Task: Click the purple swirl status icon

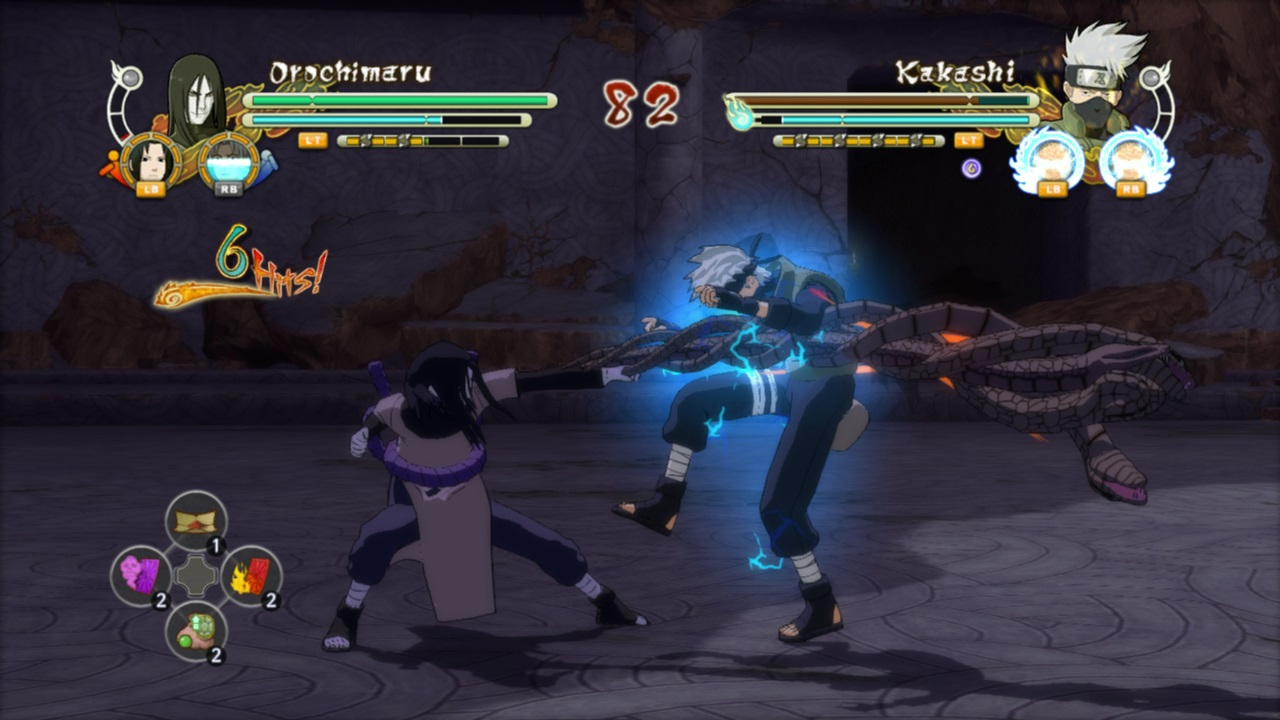Action: tap(971, 168)
